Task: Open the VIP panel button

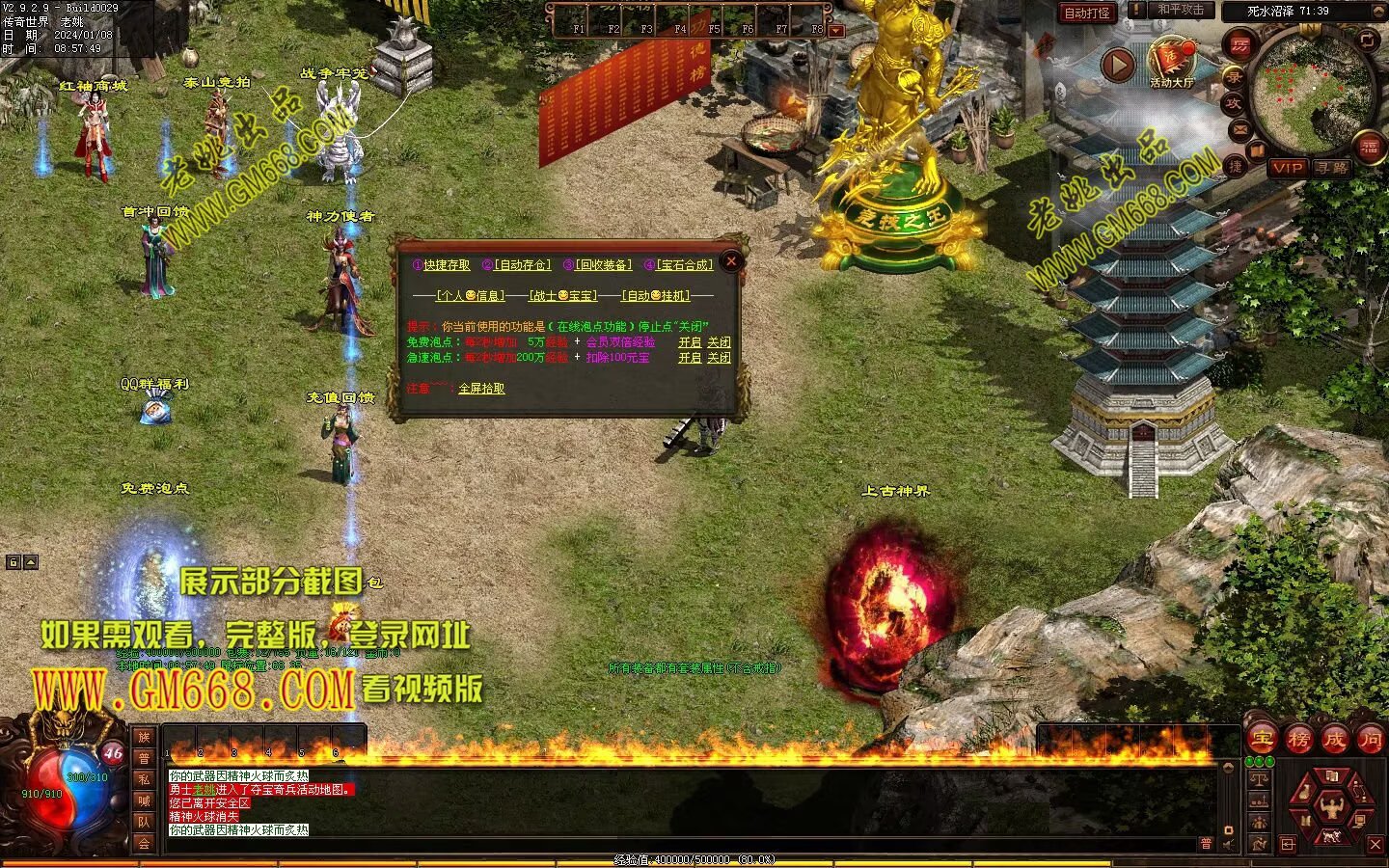Action: click(1286, 168)
